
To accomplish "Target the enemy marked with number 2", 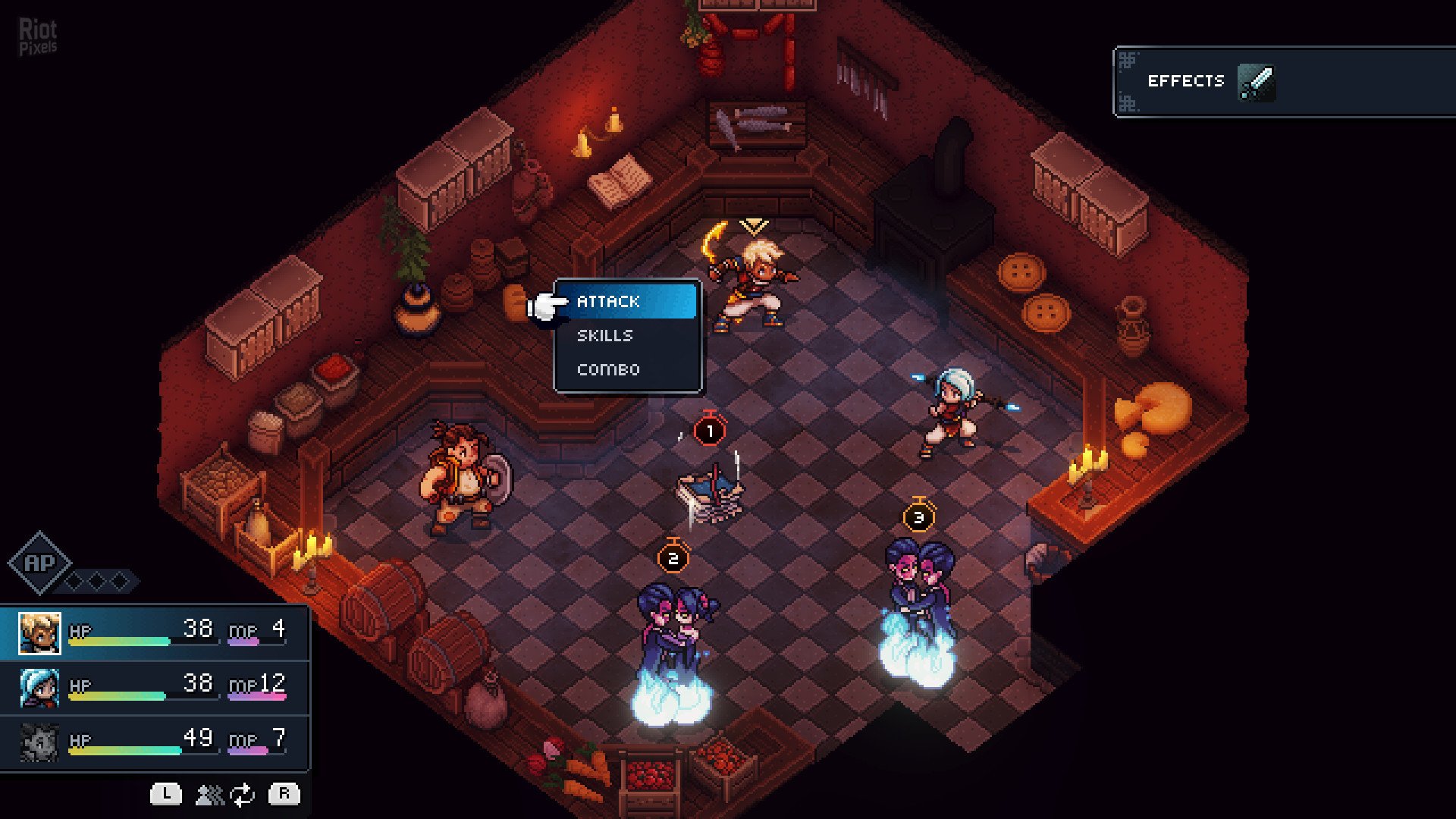I will [x=675, y=637].
